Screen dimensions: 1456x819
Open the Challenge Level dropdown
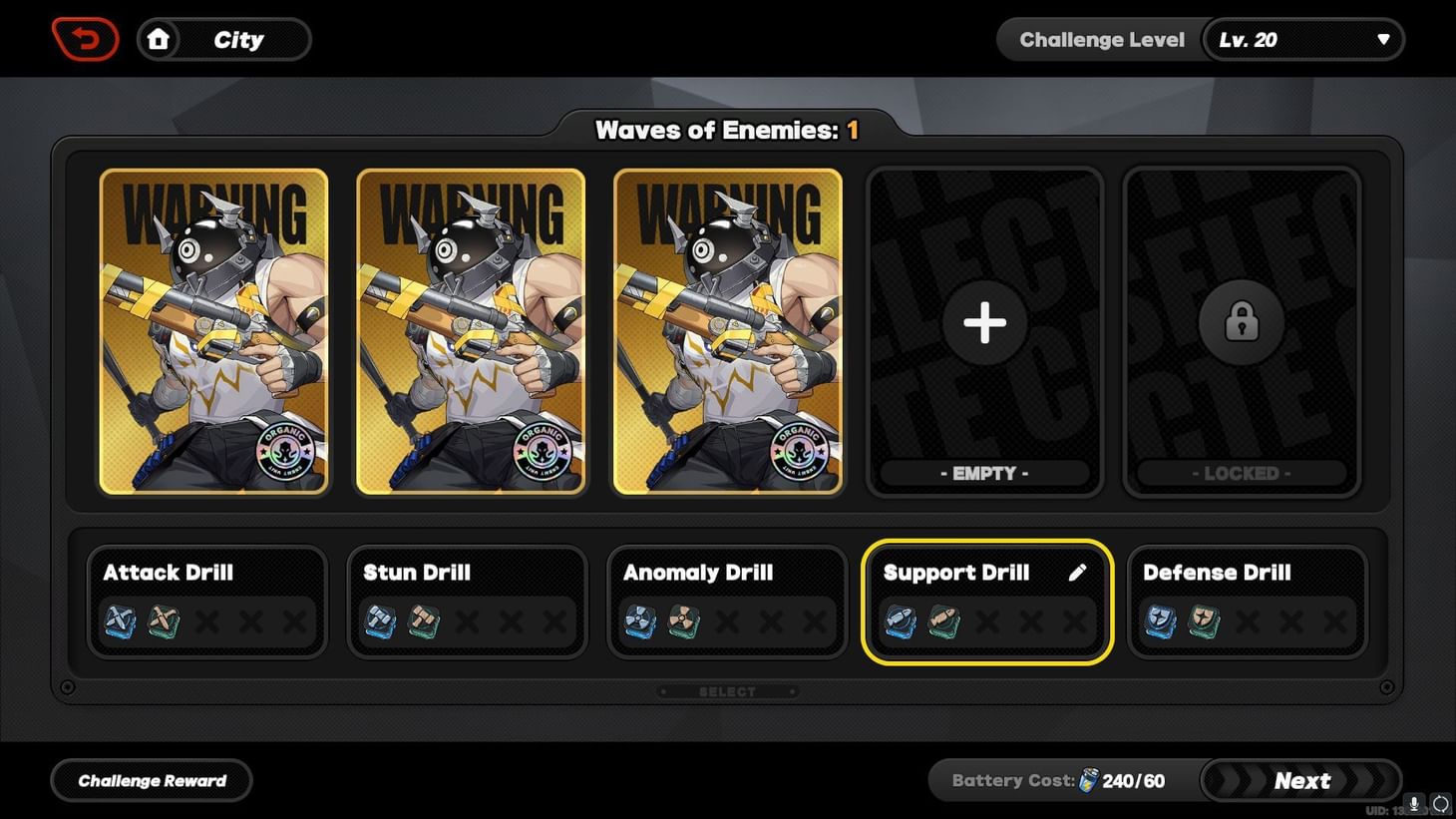coord(1303,39)
